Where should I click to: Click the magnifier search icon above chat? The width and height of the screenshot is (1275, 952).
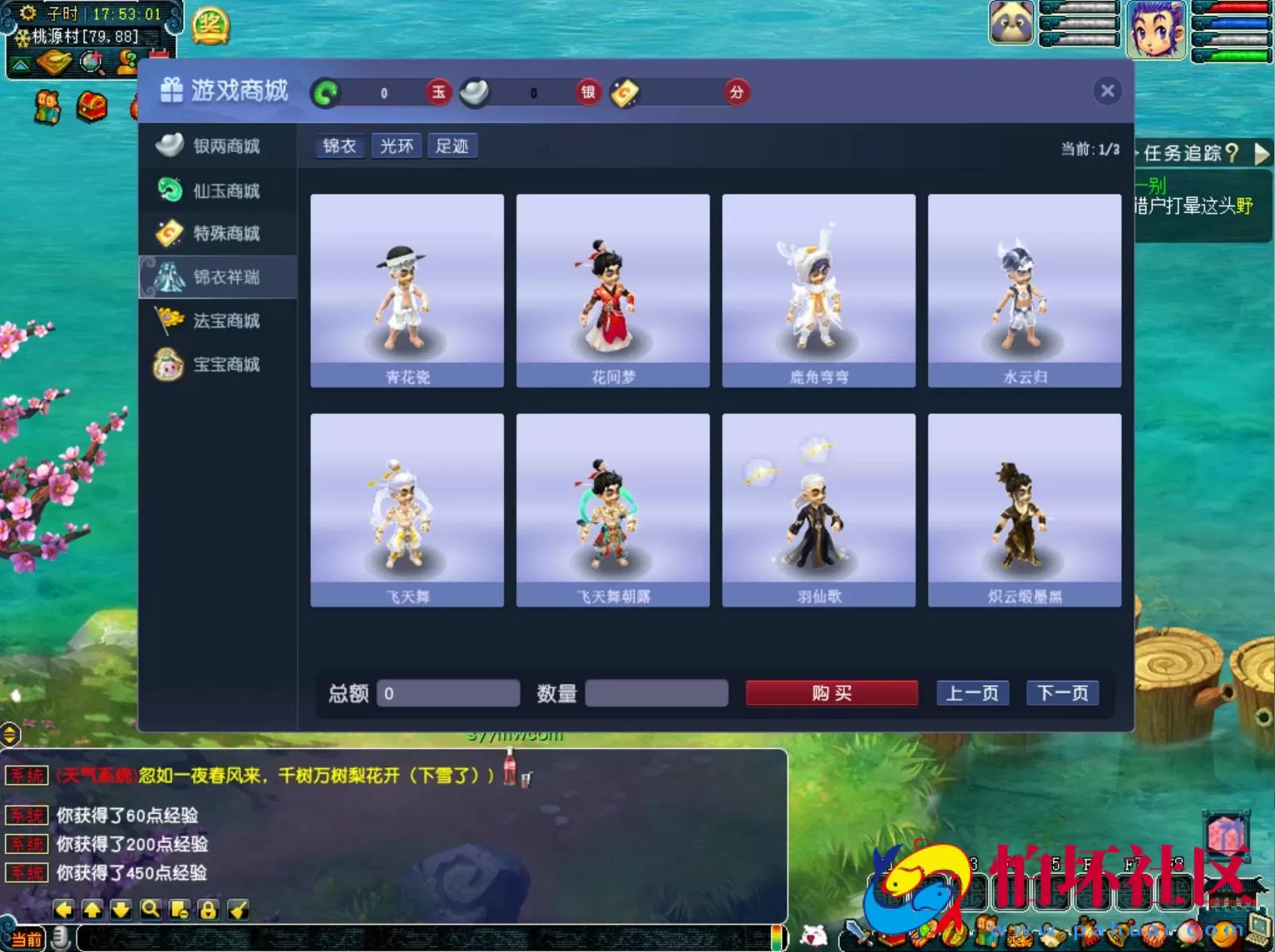[x=151, y=910]
